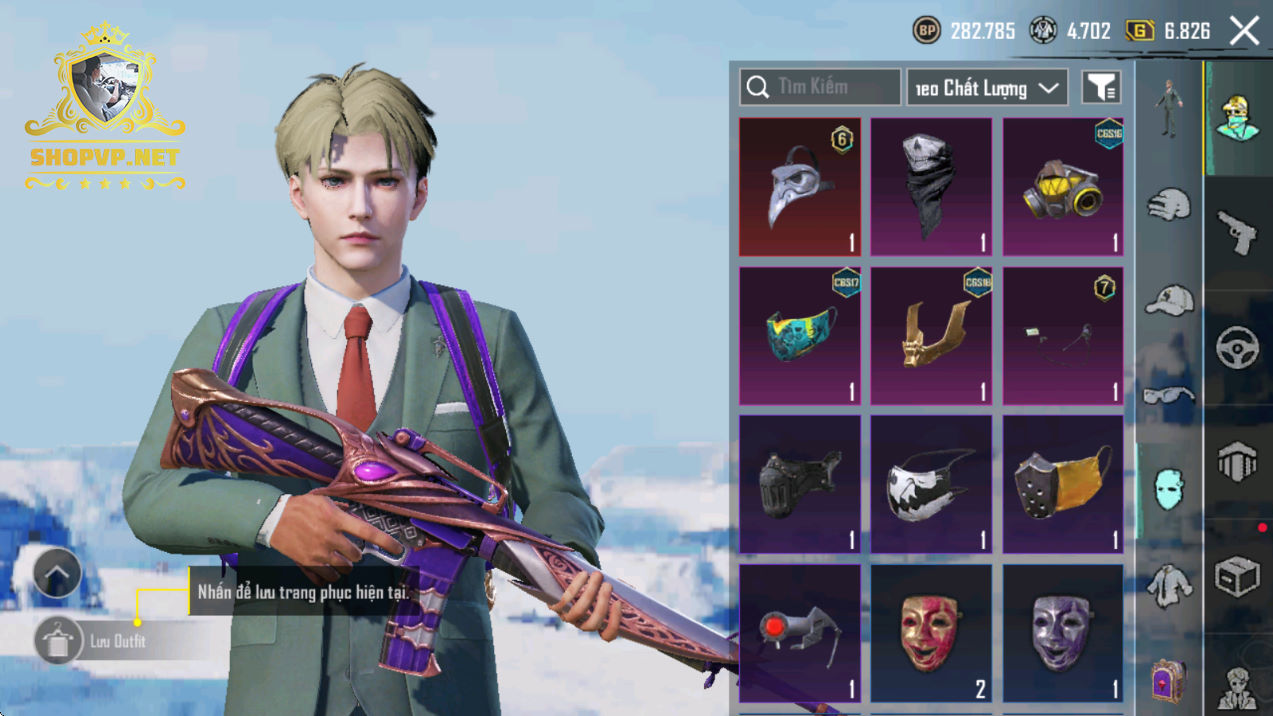Select the purple silver smiling mask
The width and height of the screenshot is (1273, 716).
(x=1063, y=632)
